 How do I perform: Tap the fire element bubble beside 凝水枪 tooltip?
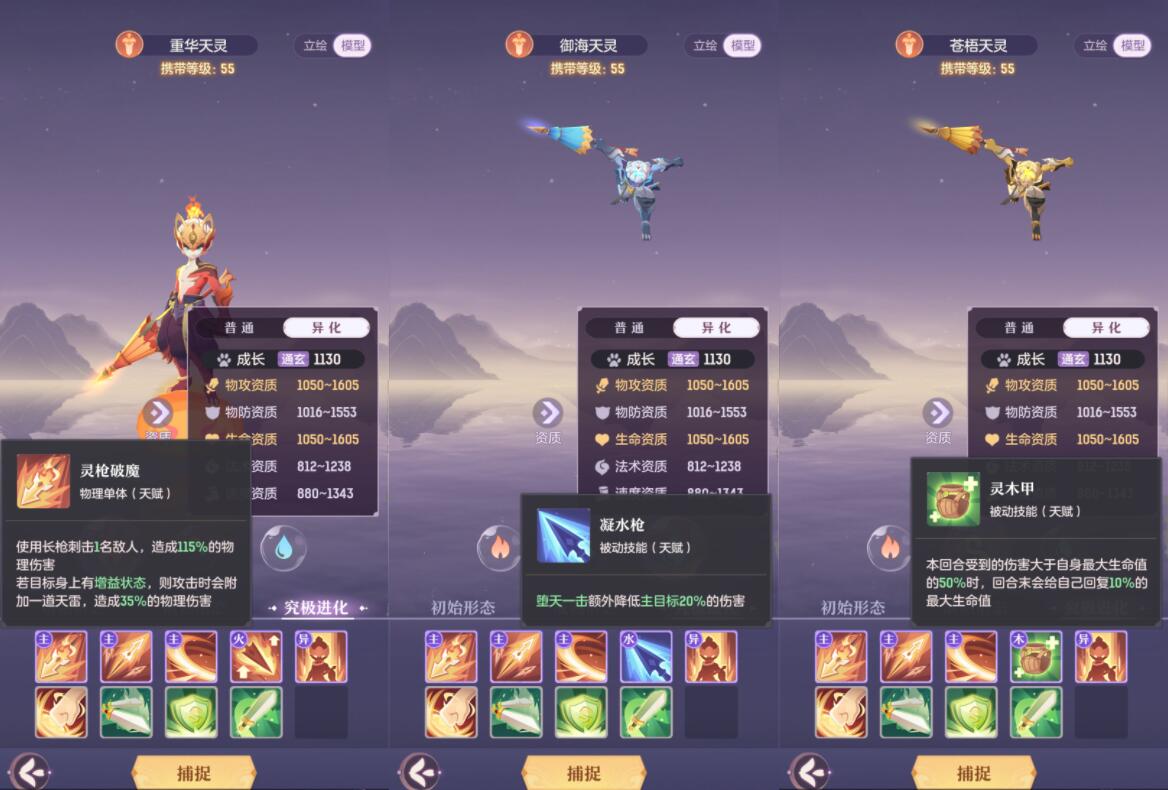(498, 548)
